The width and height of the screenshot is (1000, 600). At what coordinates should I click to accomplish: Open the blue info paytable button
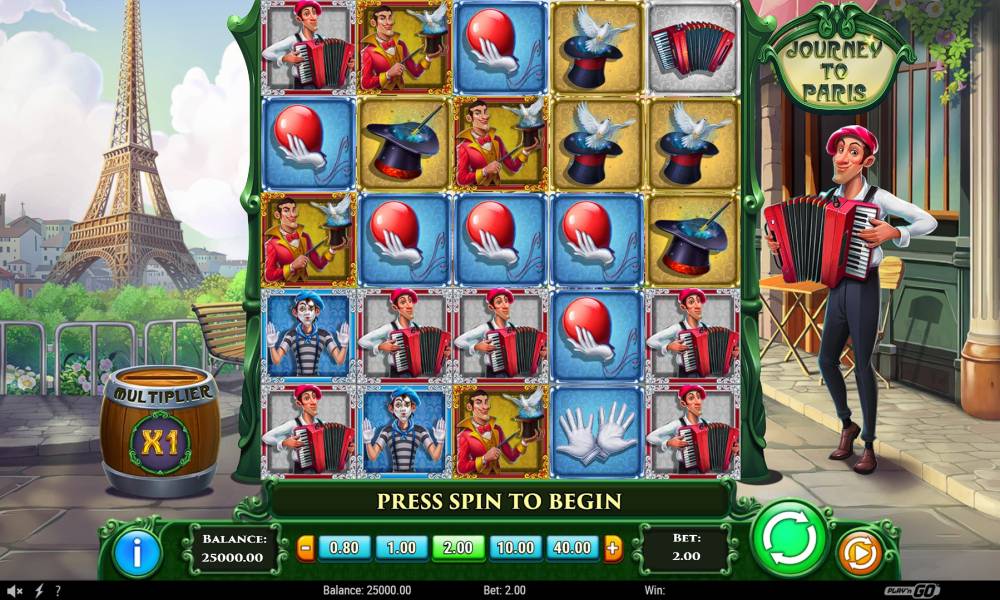point(137,553)
